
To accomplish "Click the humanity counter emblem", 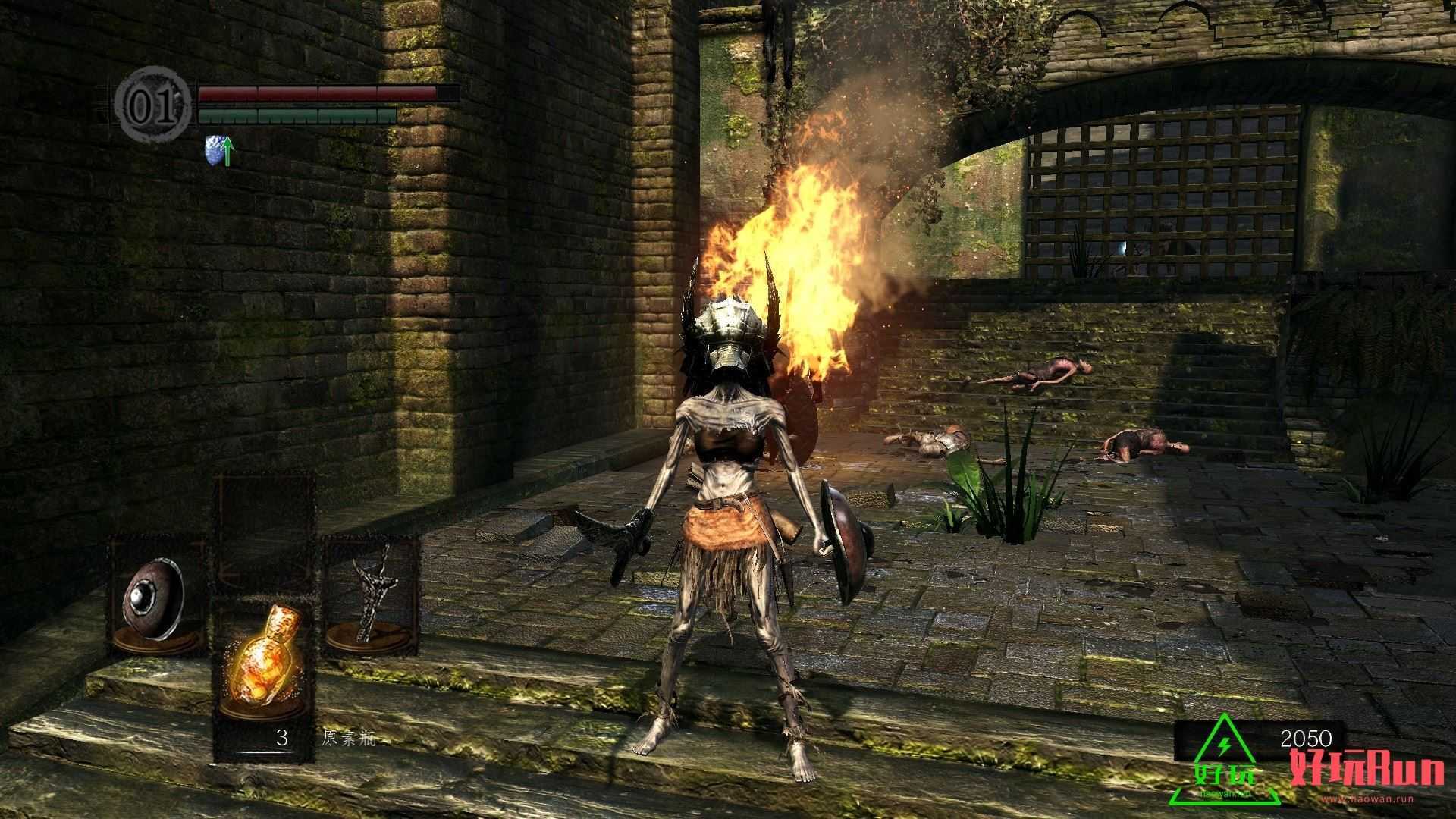I will point(154,106).
